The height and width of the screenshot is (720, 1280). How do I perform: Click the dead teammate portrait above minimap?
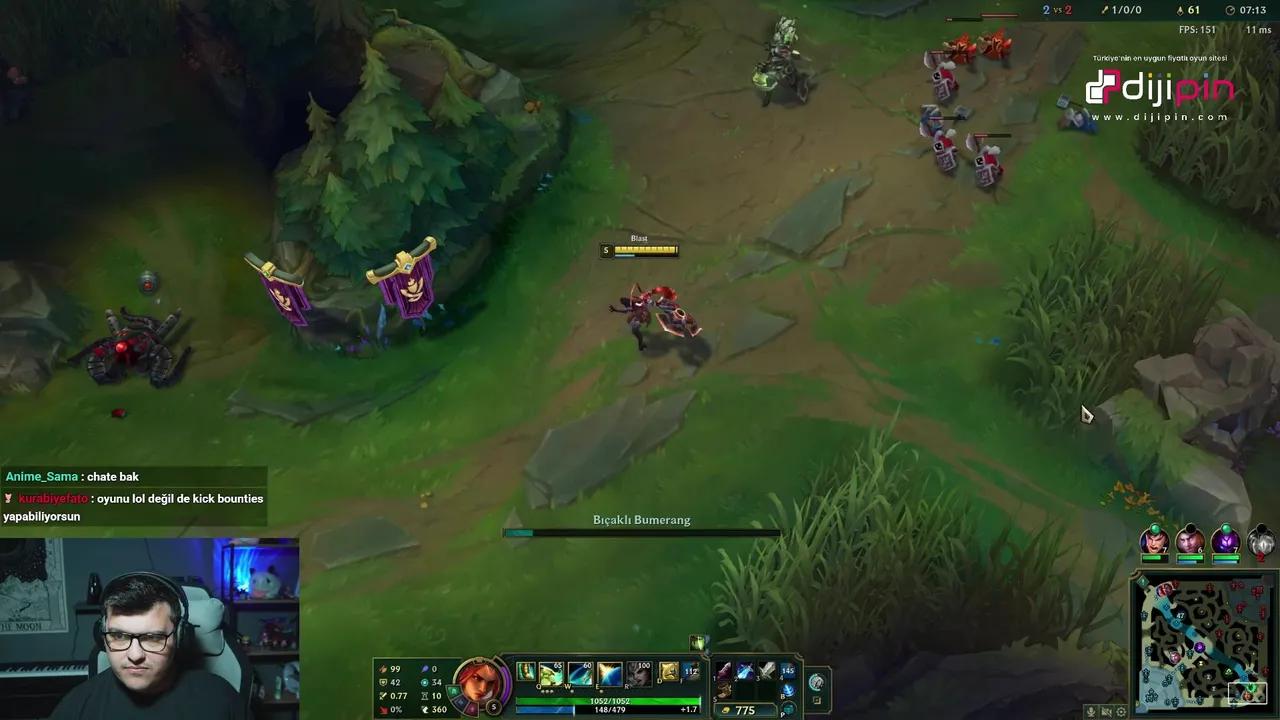pyautogui.click(x=1259, y=542)
